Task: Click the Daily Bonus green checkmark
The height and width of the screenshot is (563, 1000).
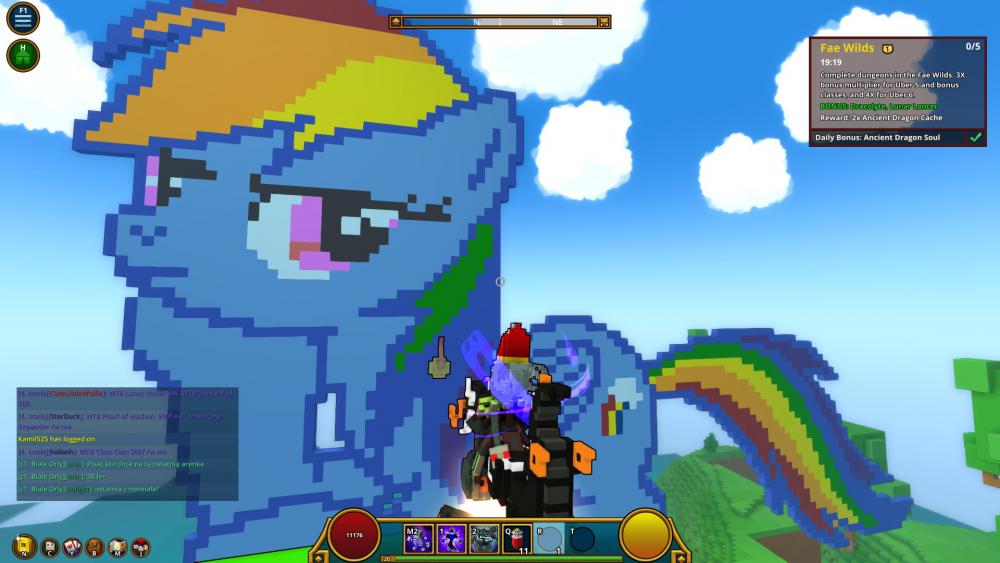Action: pos(975,138)
